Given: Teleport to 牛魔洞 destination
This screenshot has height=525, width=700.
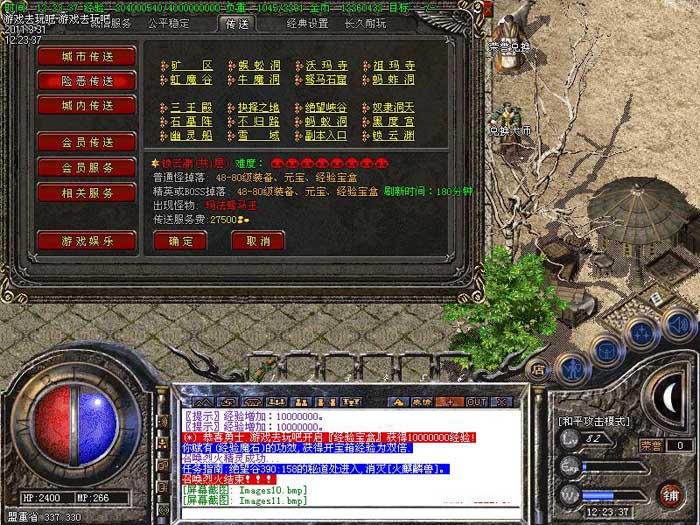Looking at the screenshot, I should pos(258,80).
